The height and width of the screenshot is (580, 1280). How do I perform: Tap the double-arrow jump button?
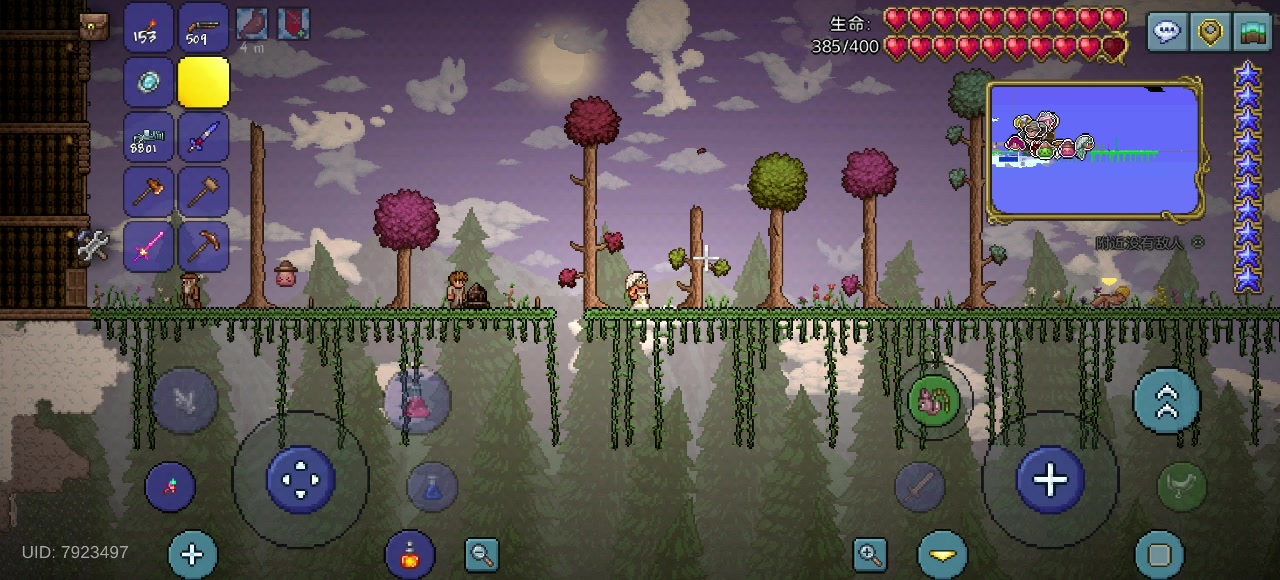(x=1166, y=400)
